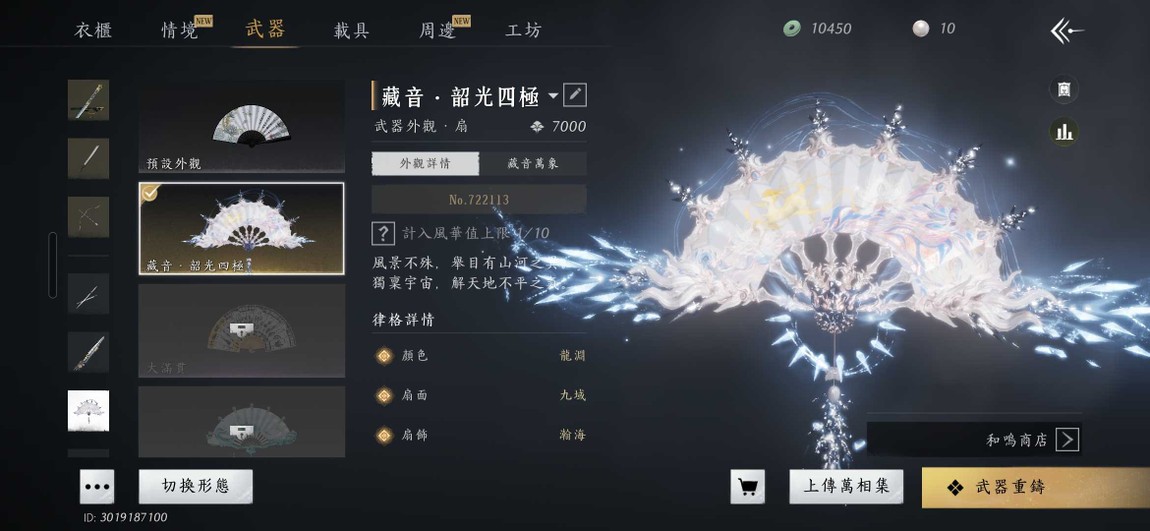Click the 上傳萬相集 upload button
Image resolution: width=1150 pixels, height=531 pixels.
click(846, 486)
